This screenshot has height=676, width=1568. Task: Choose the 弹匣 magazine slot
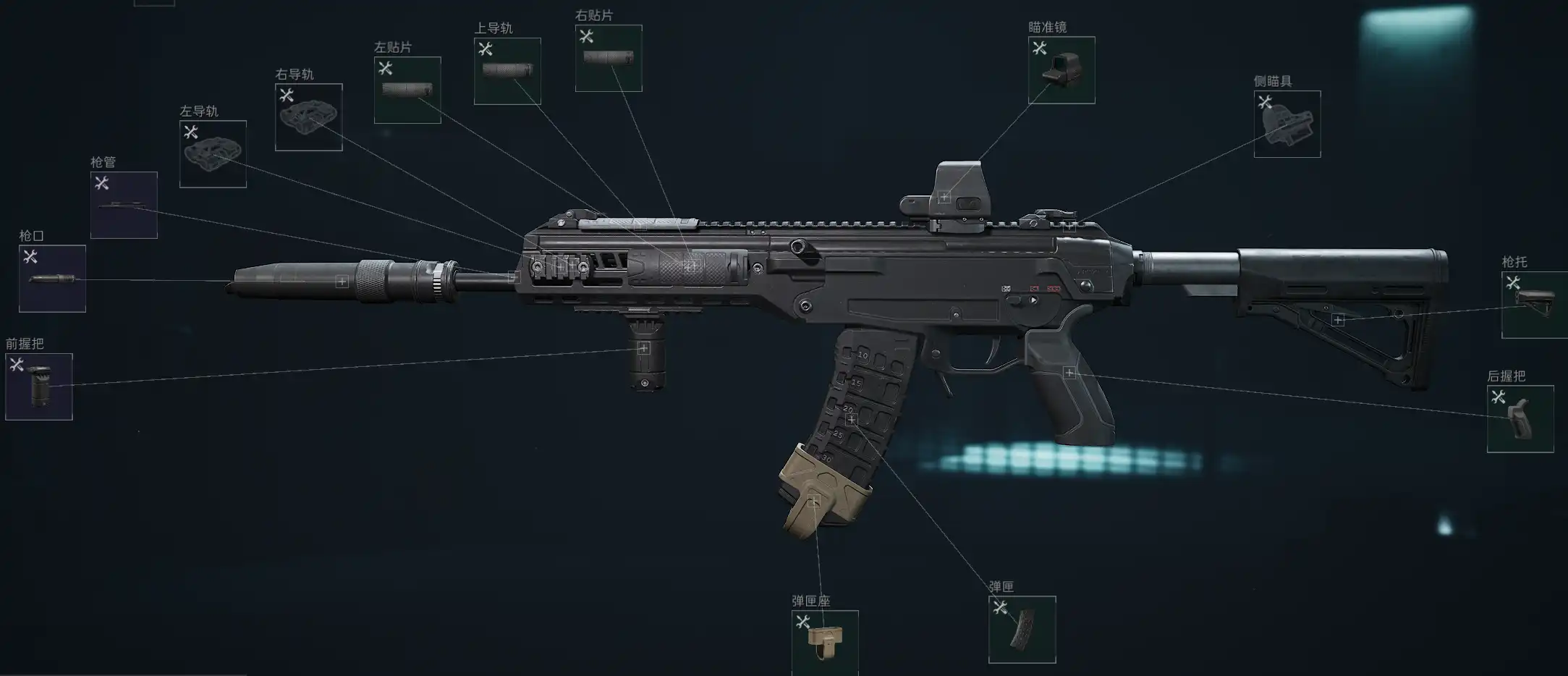pos(1022,629)
